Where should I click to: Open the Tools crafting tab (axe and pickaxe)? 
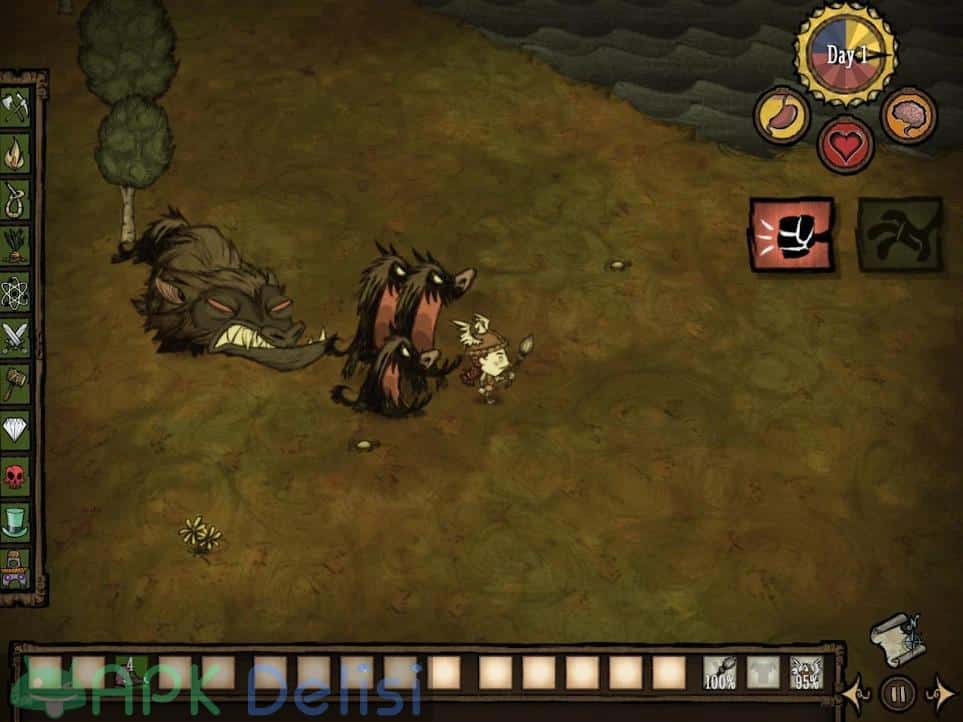pyautogui.click(x=16, y=108)
